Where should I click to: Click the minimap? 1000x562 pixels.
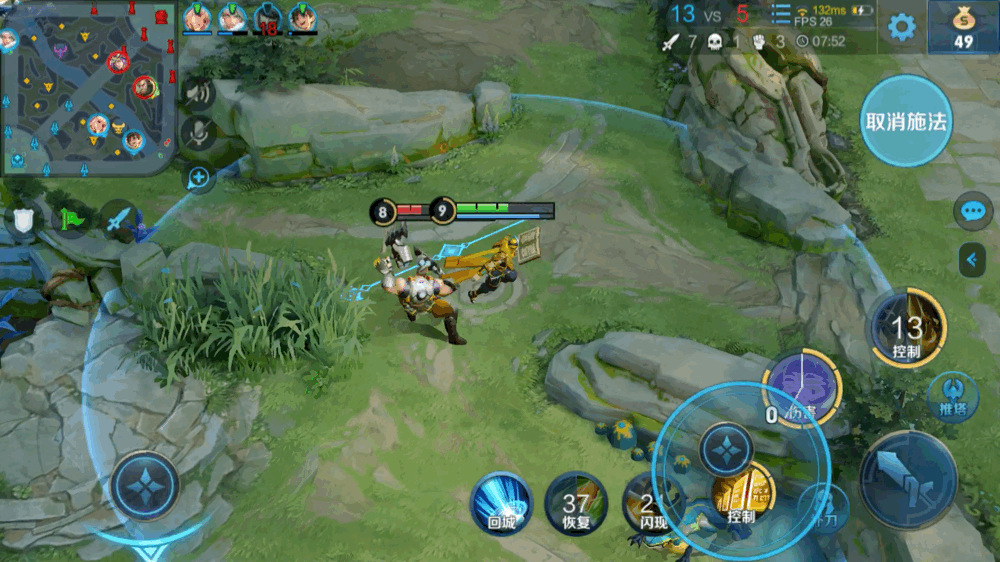pyautogui.click(x=88, y=88)
